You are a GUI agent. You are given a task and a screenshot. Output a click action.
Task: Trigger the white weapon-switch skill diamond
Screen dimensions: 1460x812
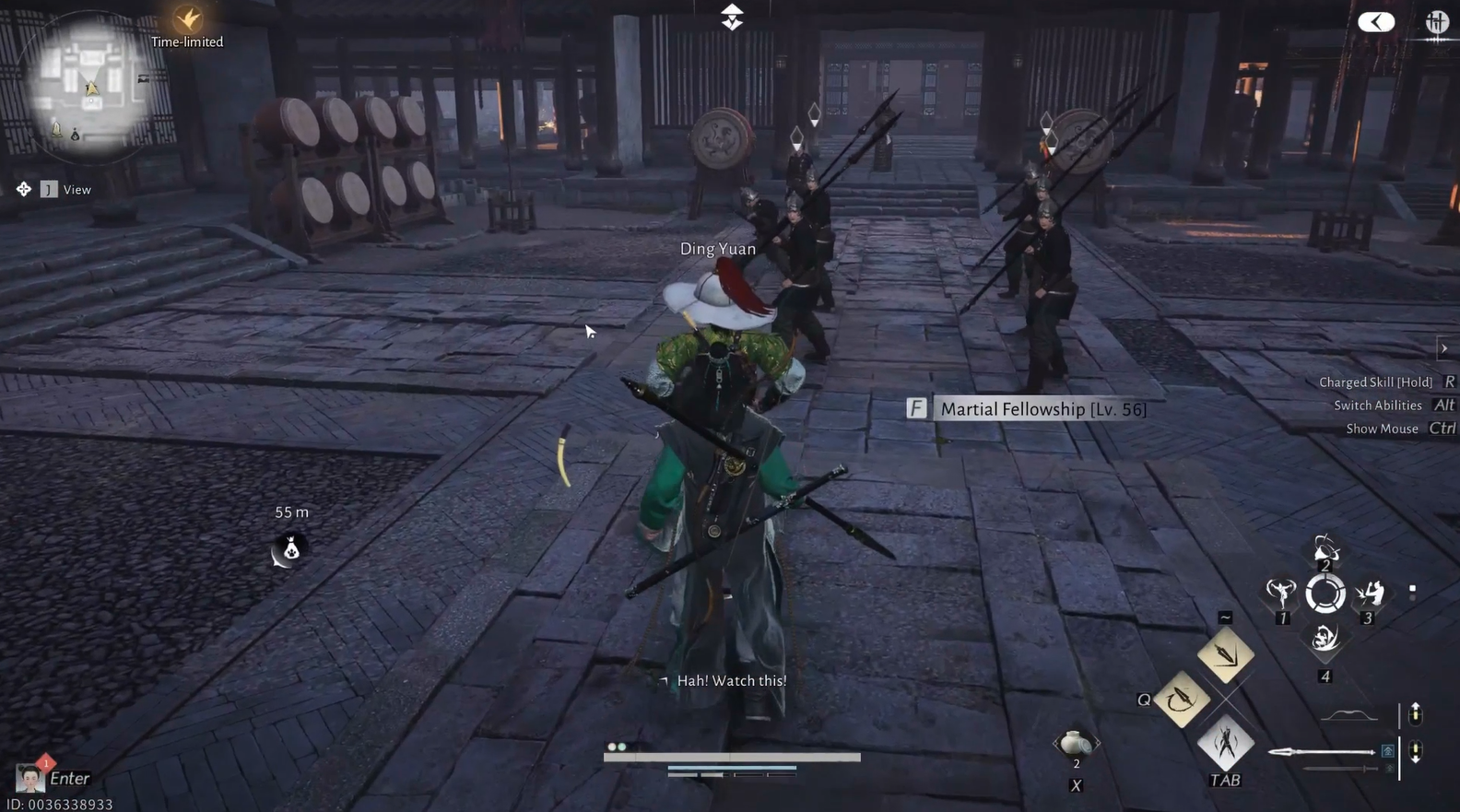[x=1225, y=743]
